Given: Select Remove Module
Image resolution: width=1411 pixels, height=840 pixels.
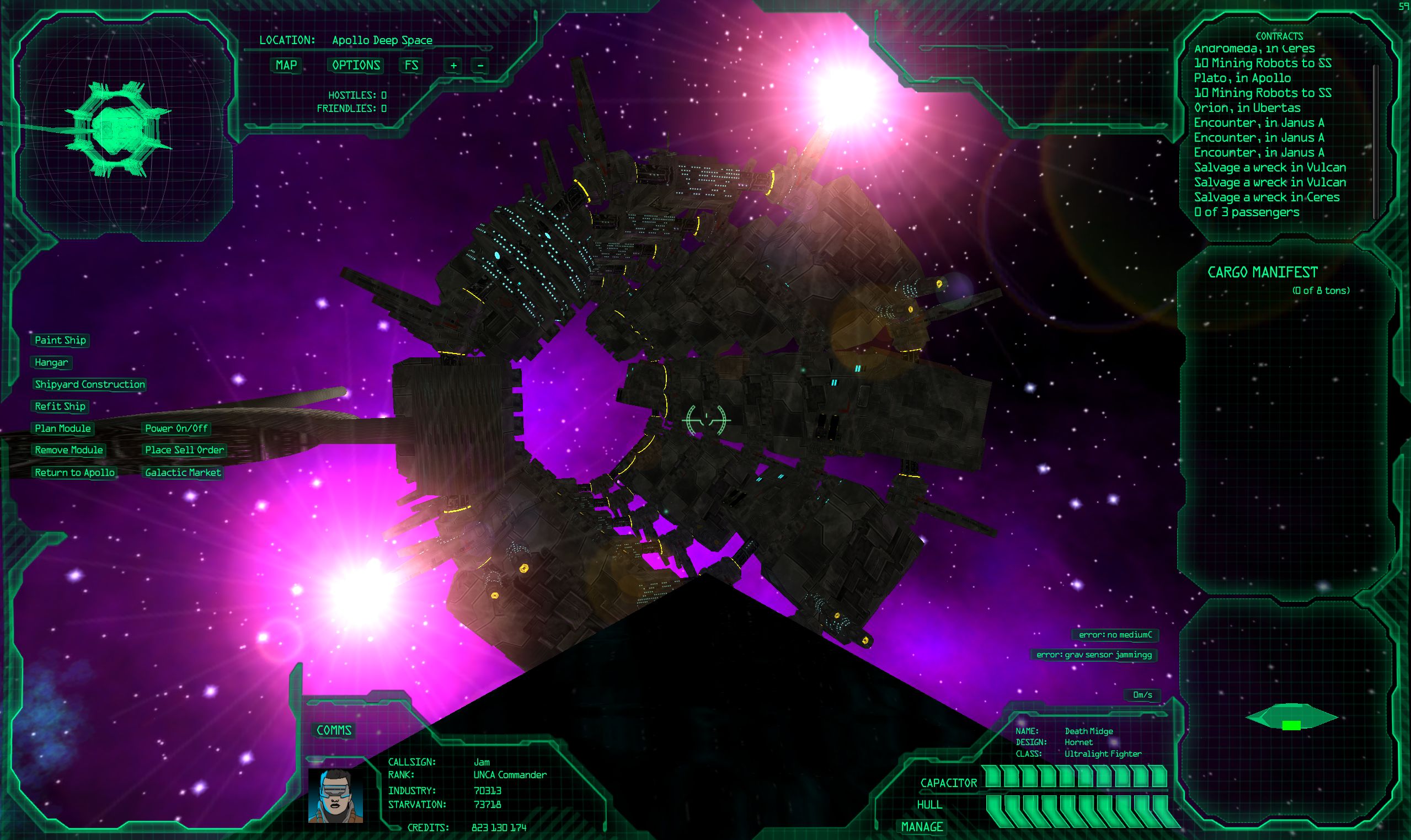Looking at the screenshot, I should click(69, 450).
